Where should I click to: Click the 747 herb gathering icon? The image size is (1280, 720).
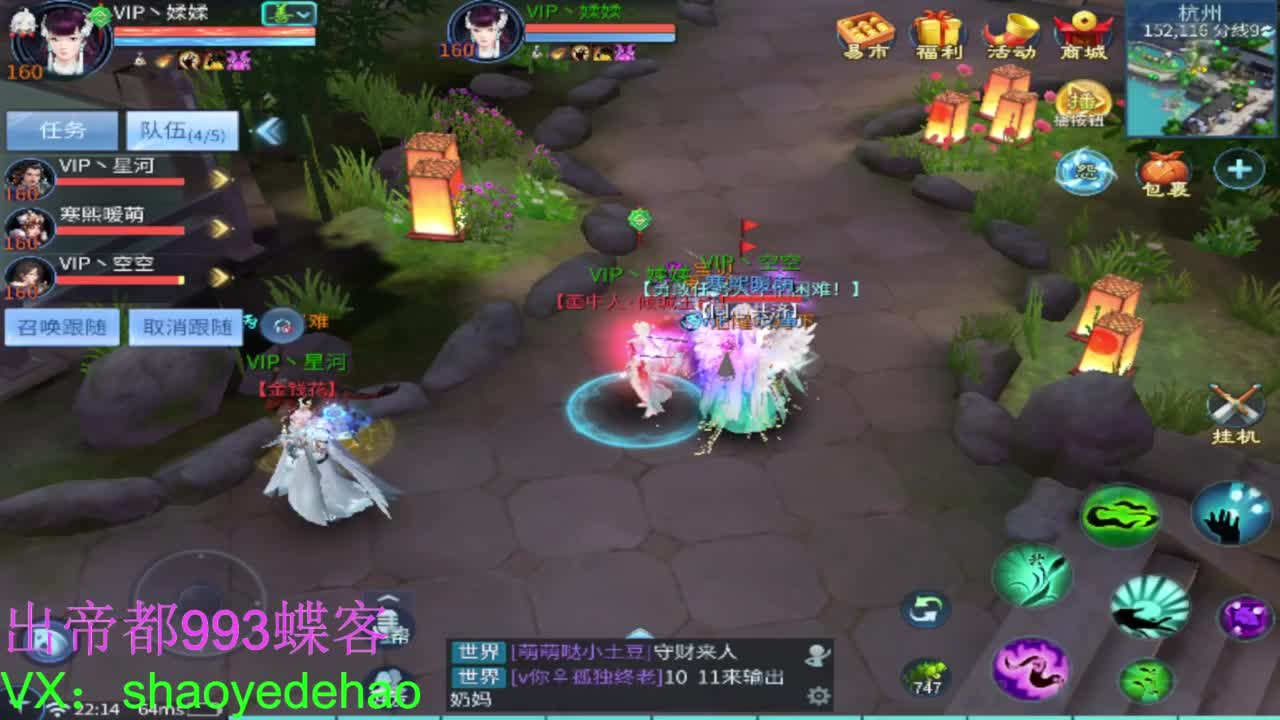click(928, 671)
